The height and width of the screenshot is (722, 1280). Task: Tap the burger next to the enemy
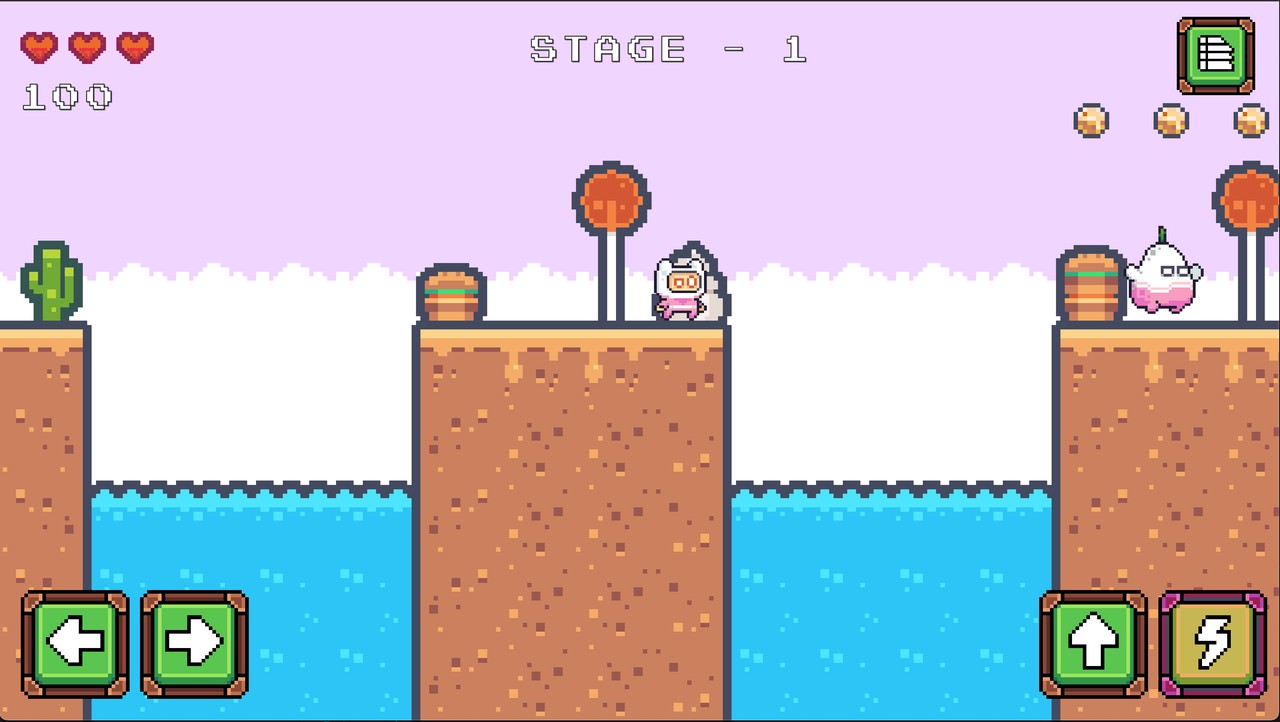point(1092,288)
